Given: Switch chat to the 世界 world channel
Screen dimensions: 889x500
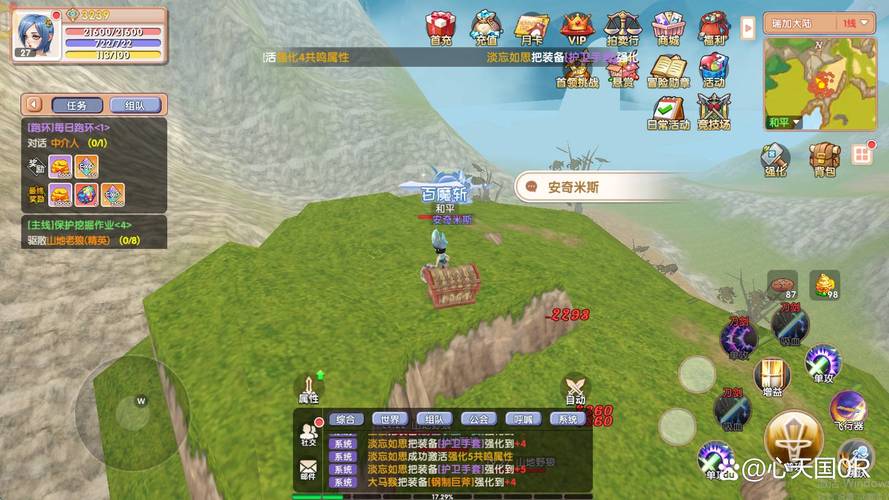Looking at the screenshot, I should [389, 419].
